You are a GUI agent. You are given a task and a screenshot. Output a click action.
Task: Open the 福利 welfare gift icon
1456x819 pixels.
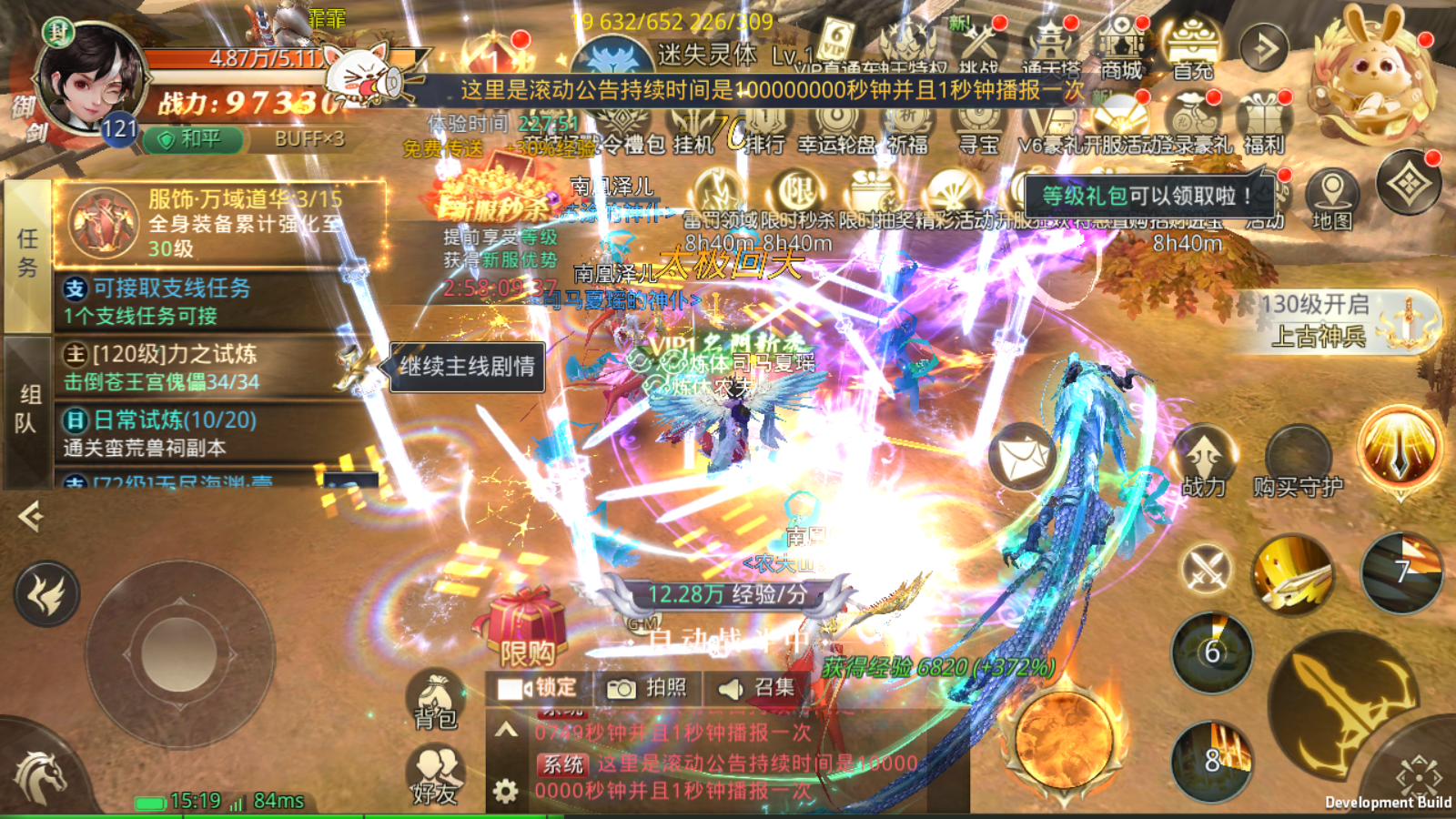tap(1264, 126)
